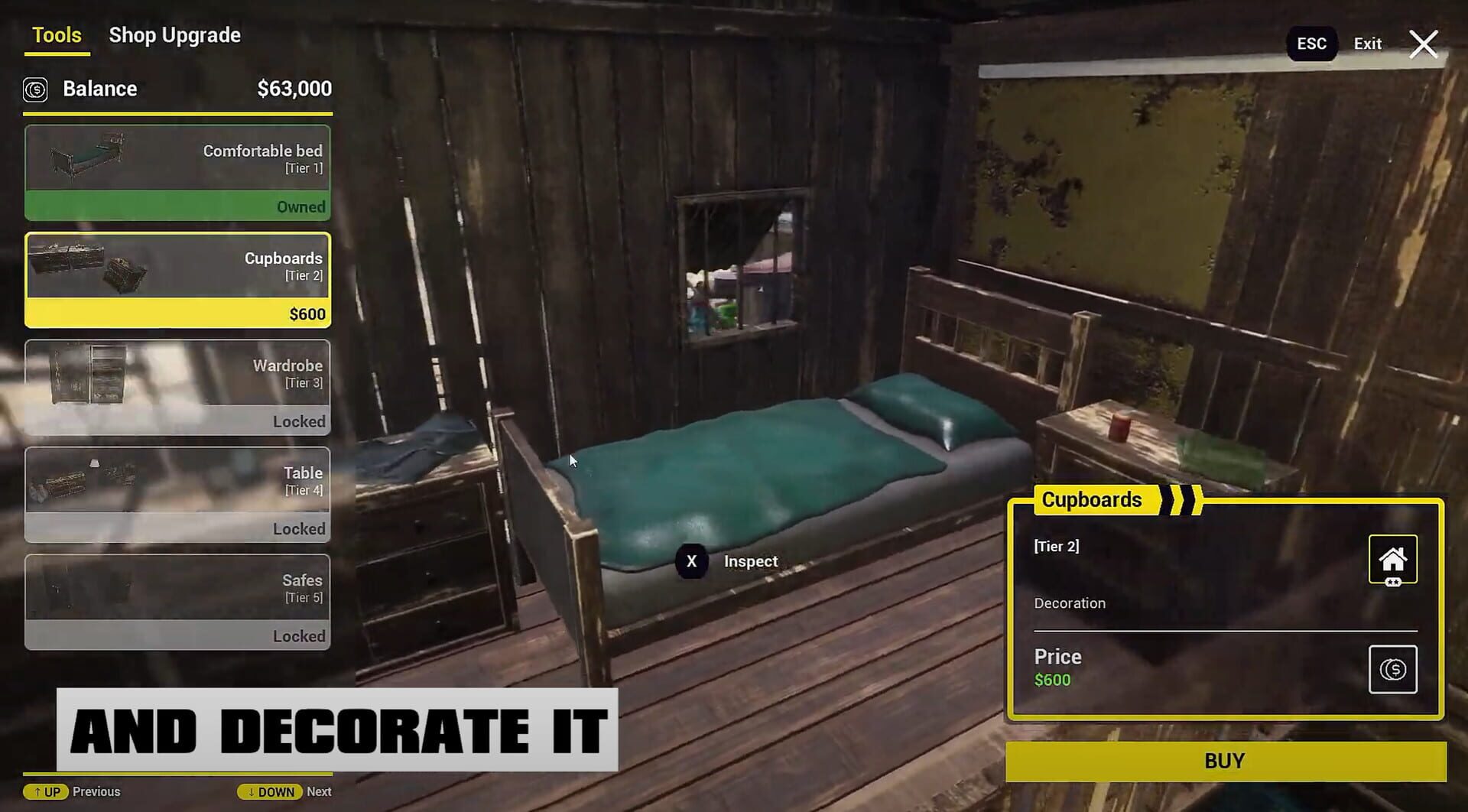Select the owned Comfortable bed entry
This screenshot has height=812, width=1468.
177,172
